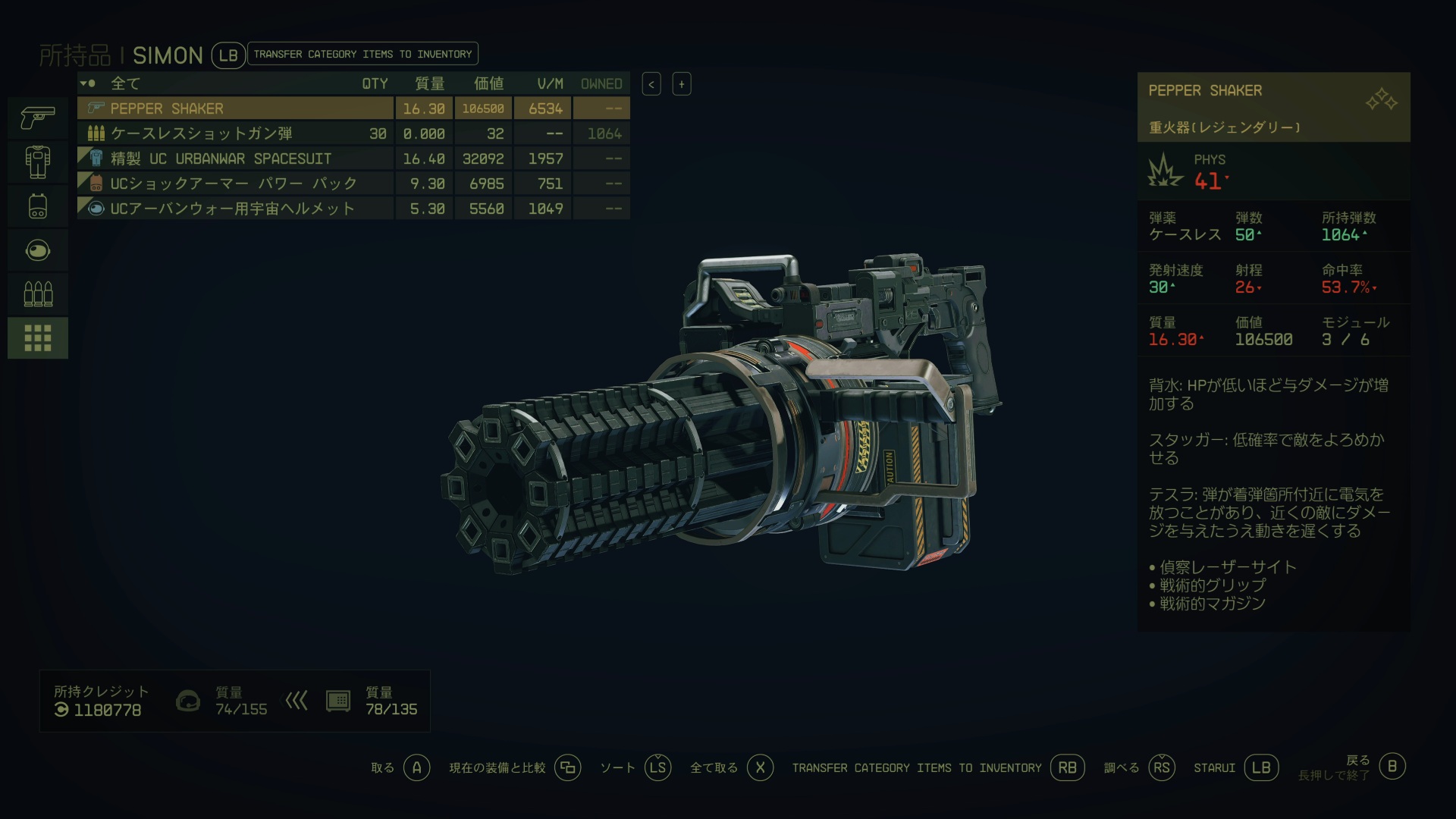Open the spacesuit category tab
The height and width of the screenshot is (819, 1456).
(38, 162)
